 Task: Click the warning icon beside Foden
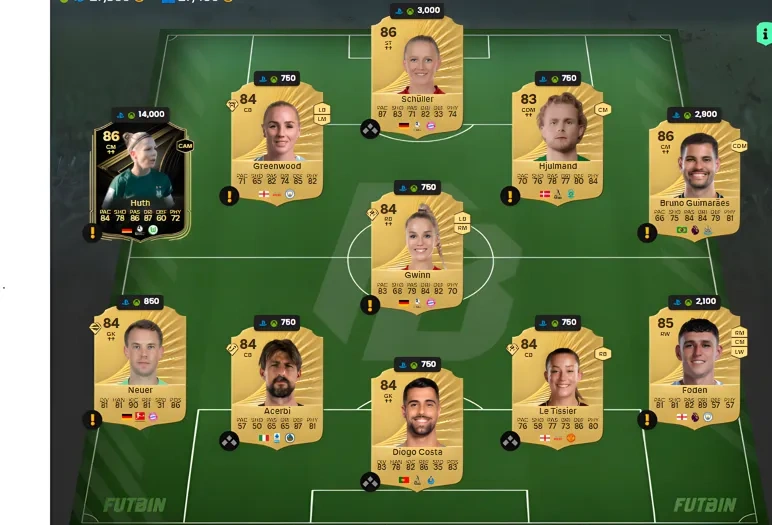[x=647, y=419]
